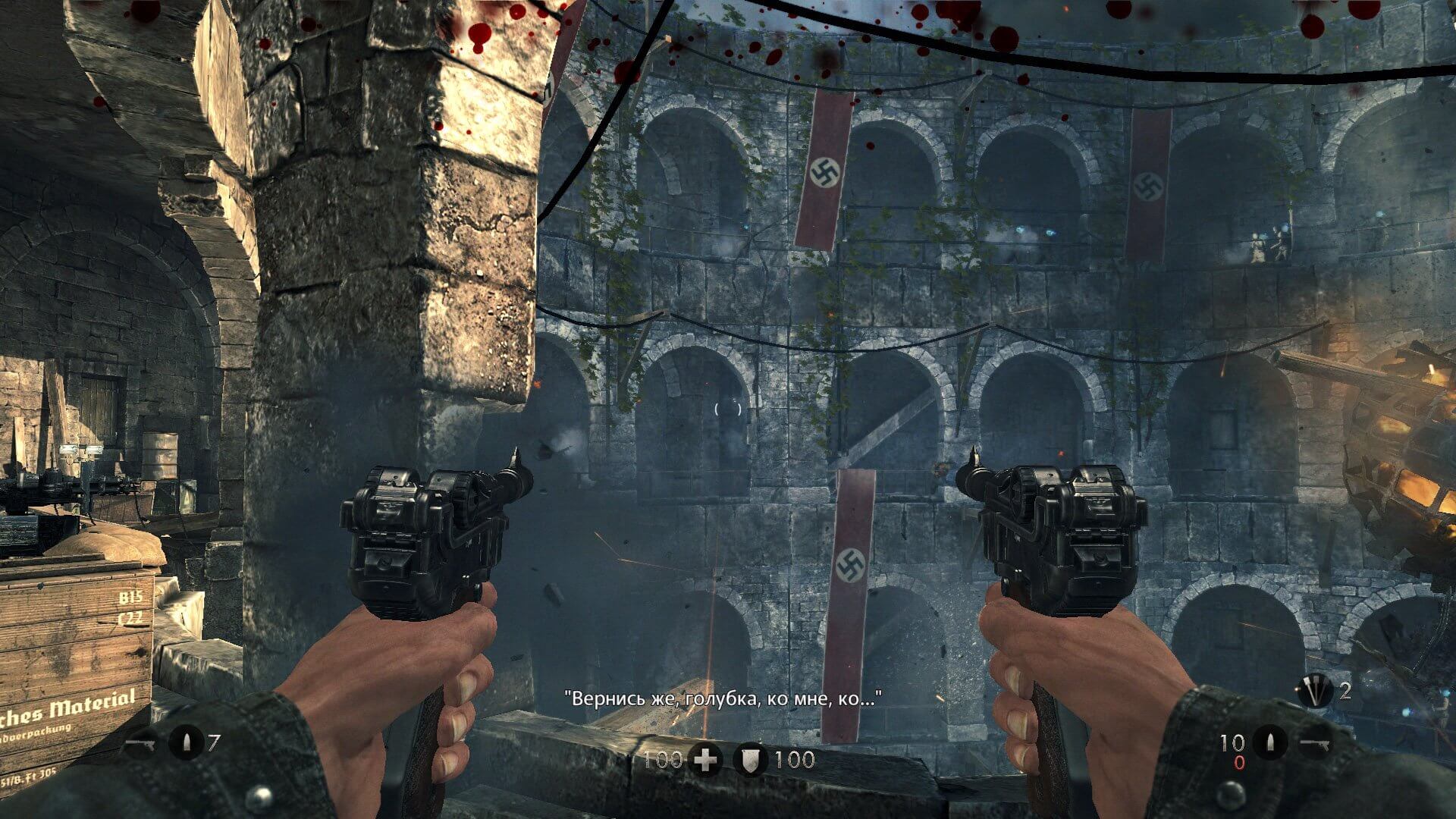Click the left-hand bullet ammo icon
The height and width of the screenshot is (819, 1456).
(185, 742)
